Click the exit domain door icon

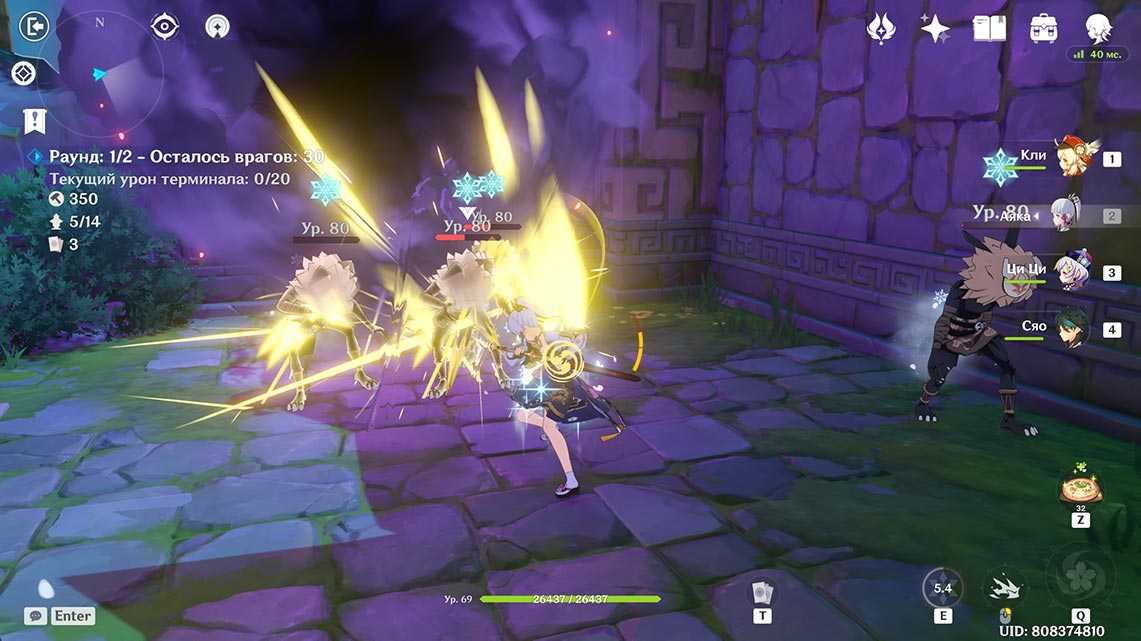click(33, 26)
